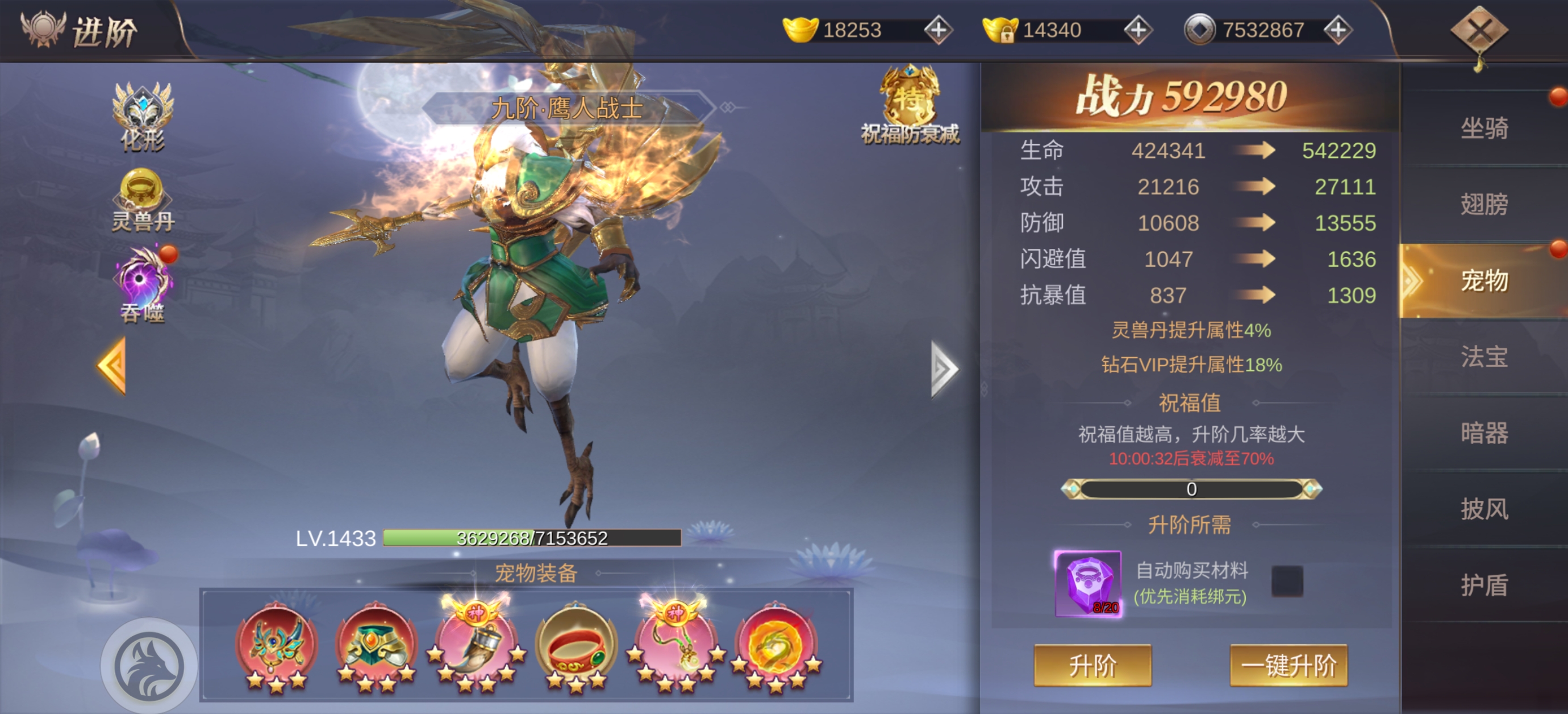The image size is (1568, 714).
Task: Click the 升阶 advance button
Action: (1092, 665)
